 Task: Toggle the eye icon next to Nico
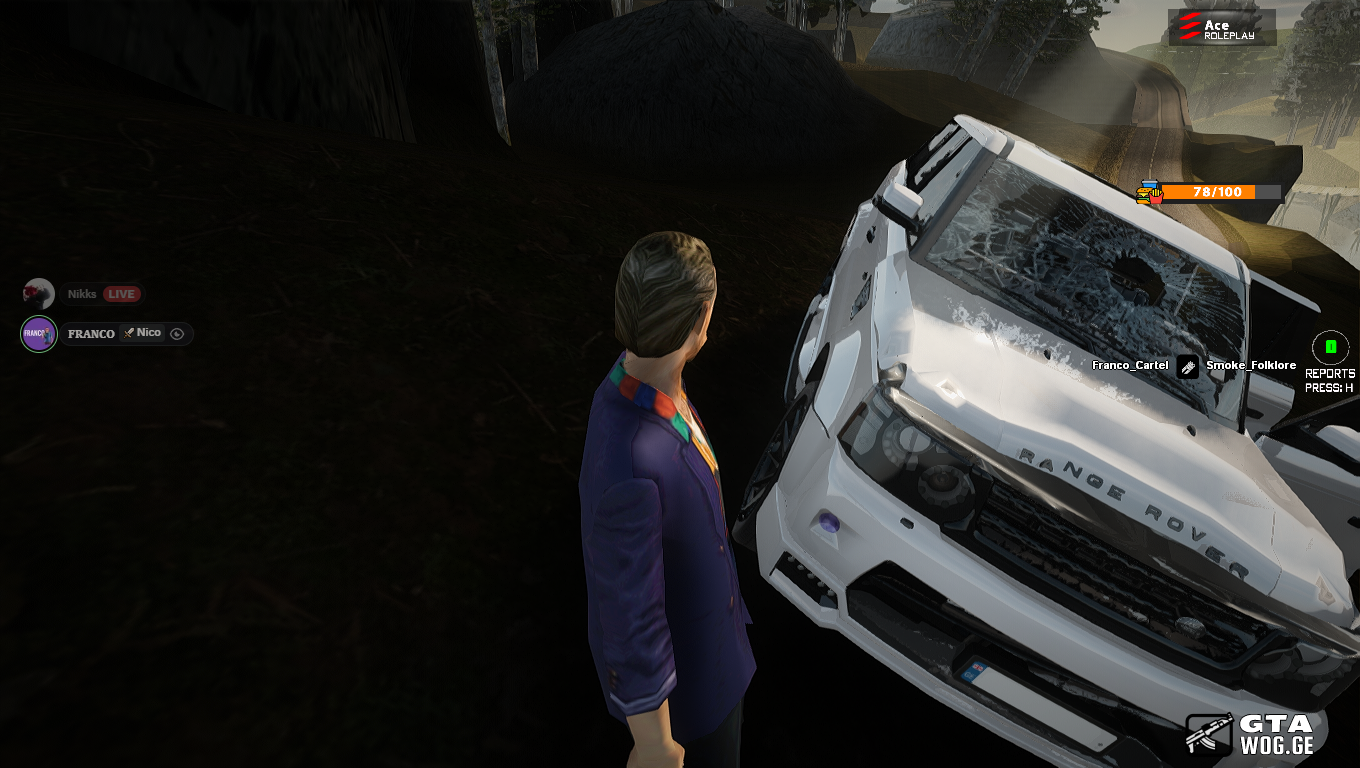coord(177,334)
